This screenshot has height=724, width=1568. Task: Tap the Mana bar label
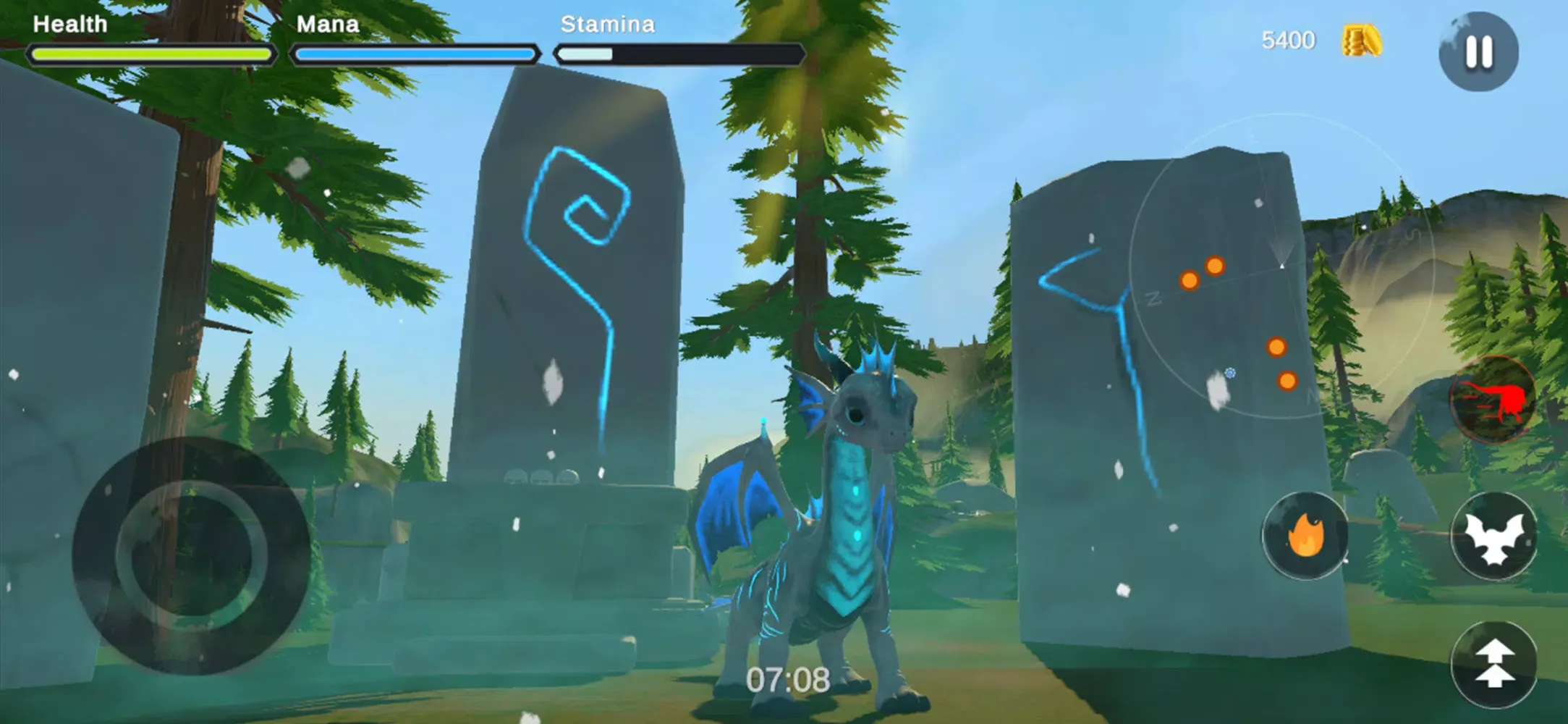[326, 24]
